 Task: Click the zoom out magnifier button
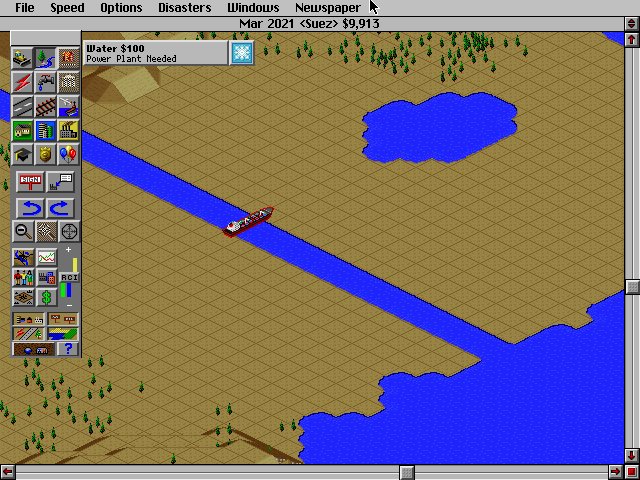coord(22,231)
